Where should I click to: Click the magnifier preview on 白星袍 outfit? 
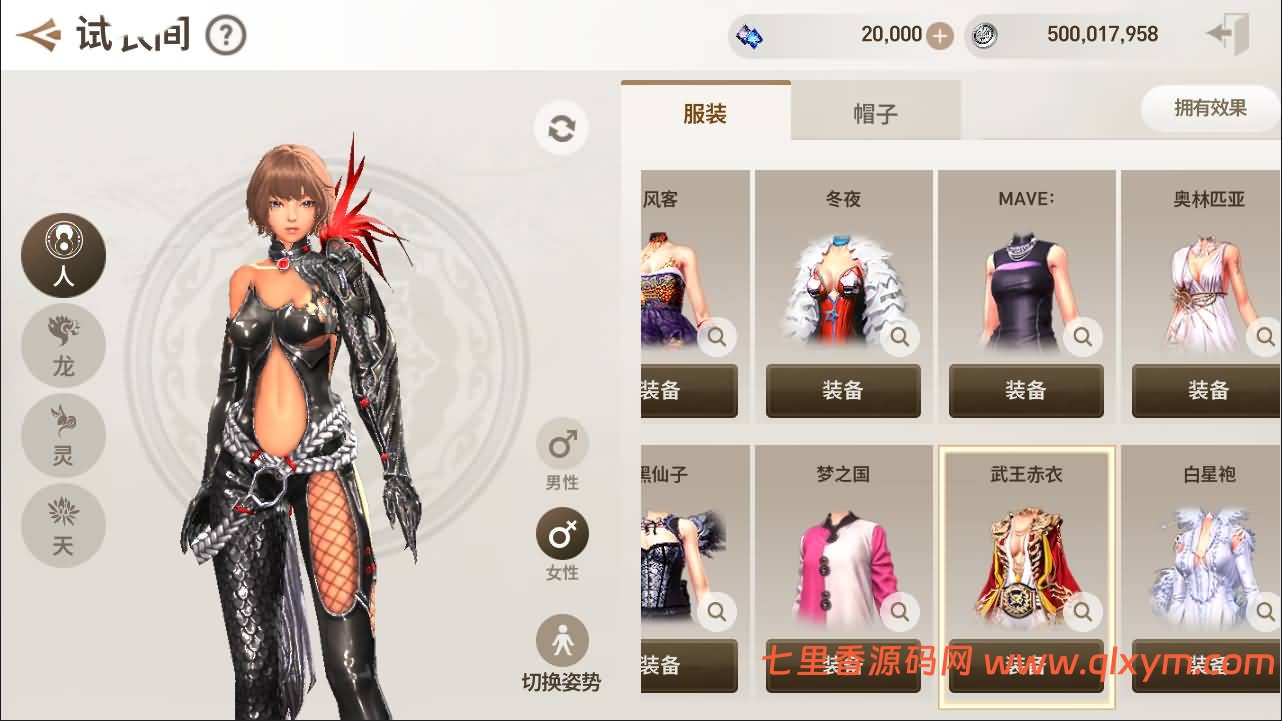click(1264, 612)
